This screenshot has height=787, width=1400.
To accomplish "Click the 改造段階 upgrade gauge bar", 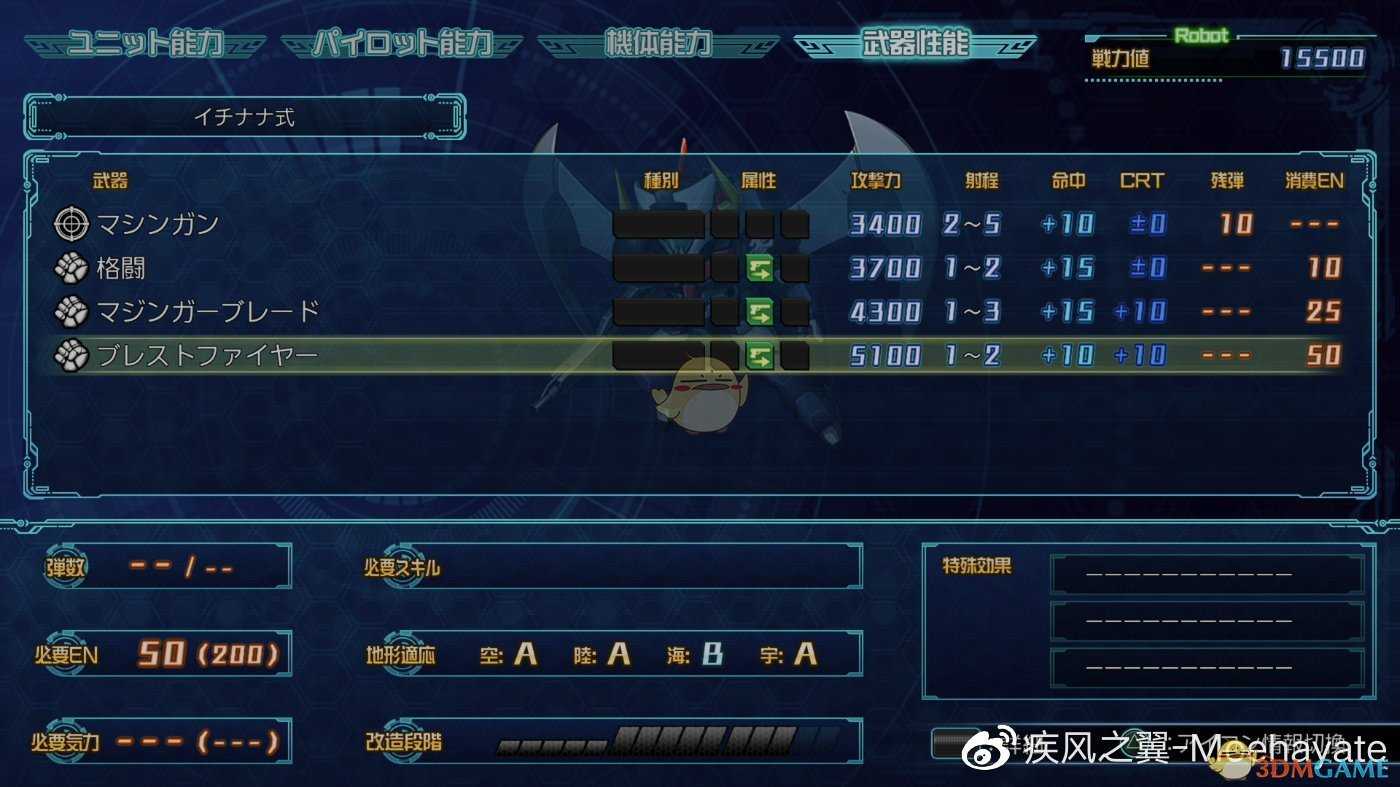I will (x=660, y=742).
